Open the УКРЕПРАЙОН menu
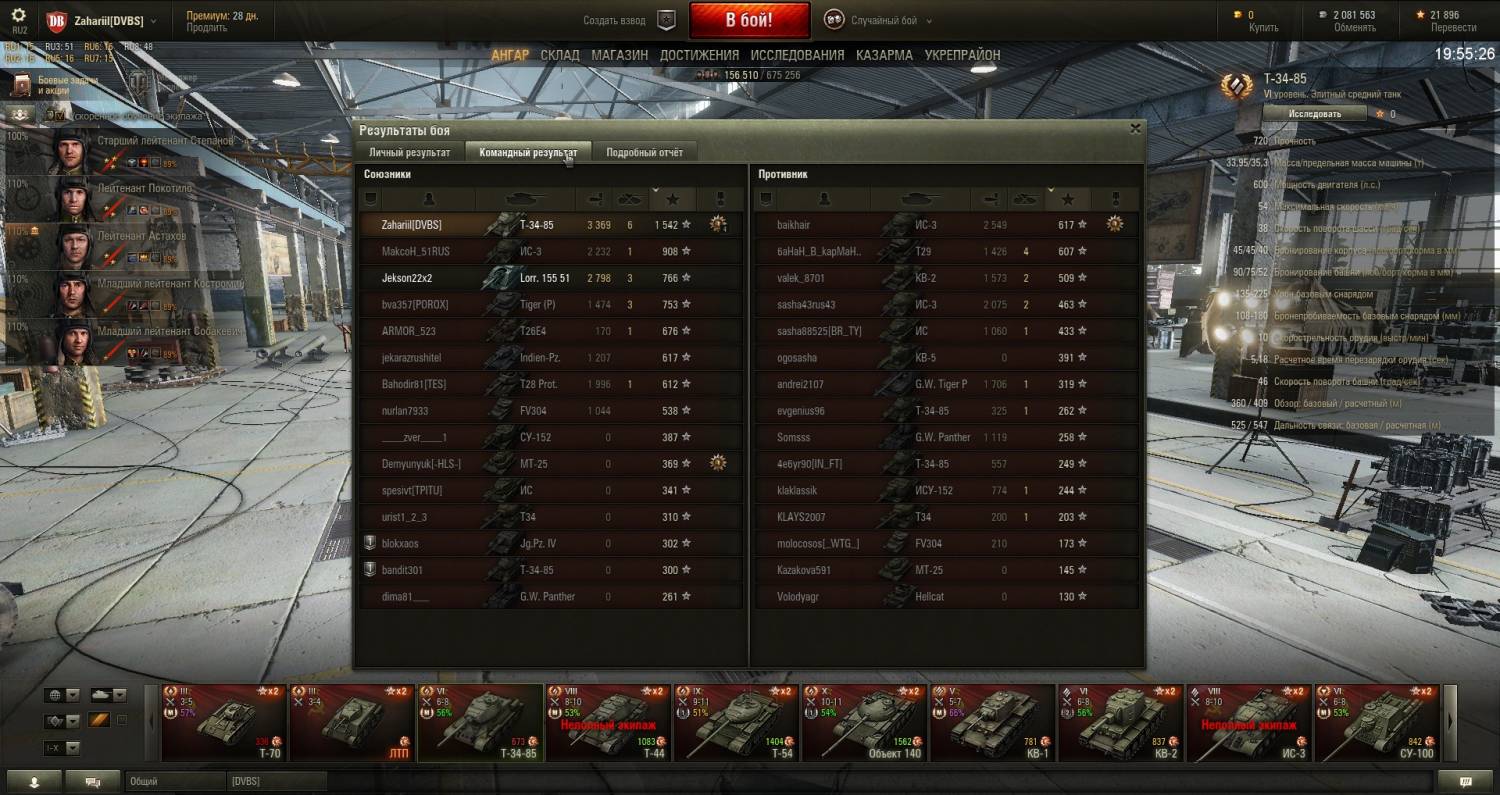This screenshot has height=795, width=1500. pos(962,55)
